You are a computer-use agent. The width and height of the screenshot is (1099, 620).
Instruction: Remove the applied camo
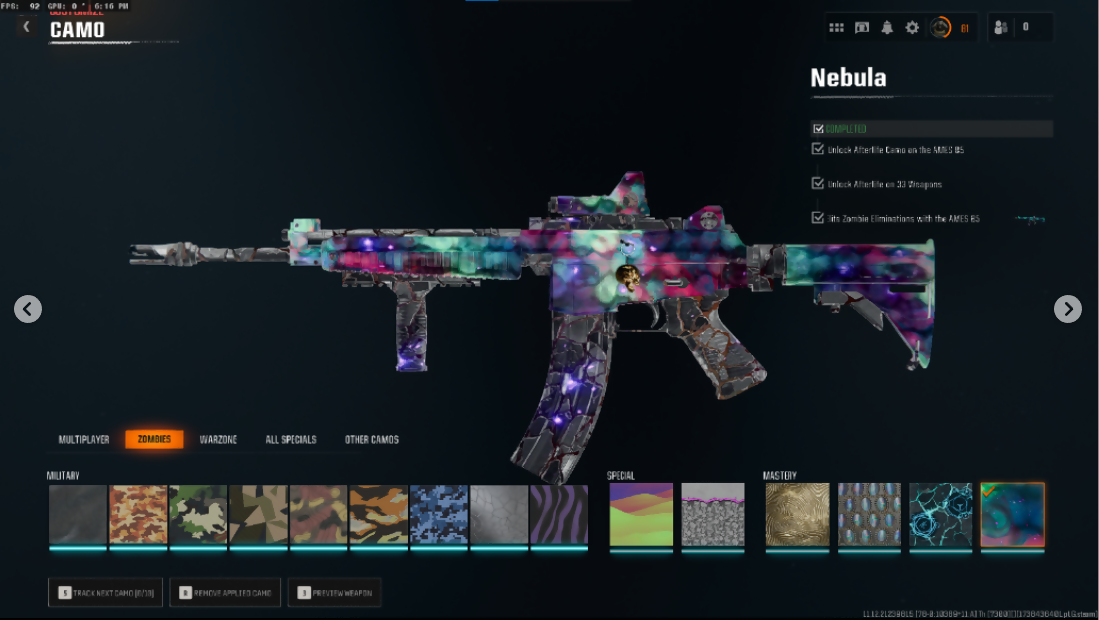click(225, 593)
